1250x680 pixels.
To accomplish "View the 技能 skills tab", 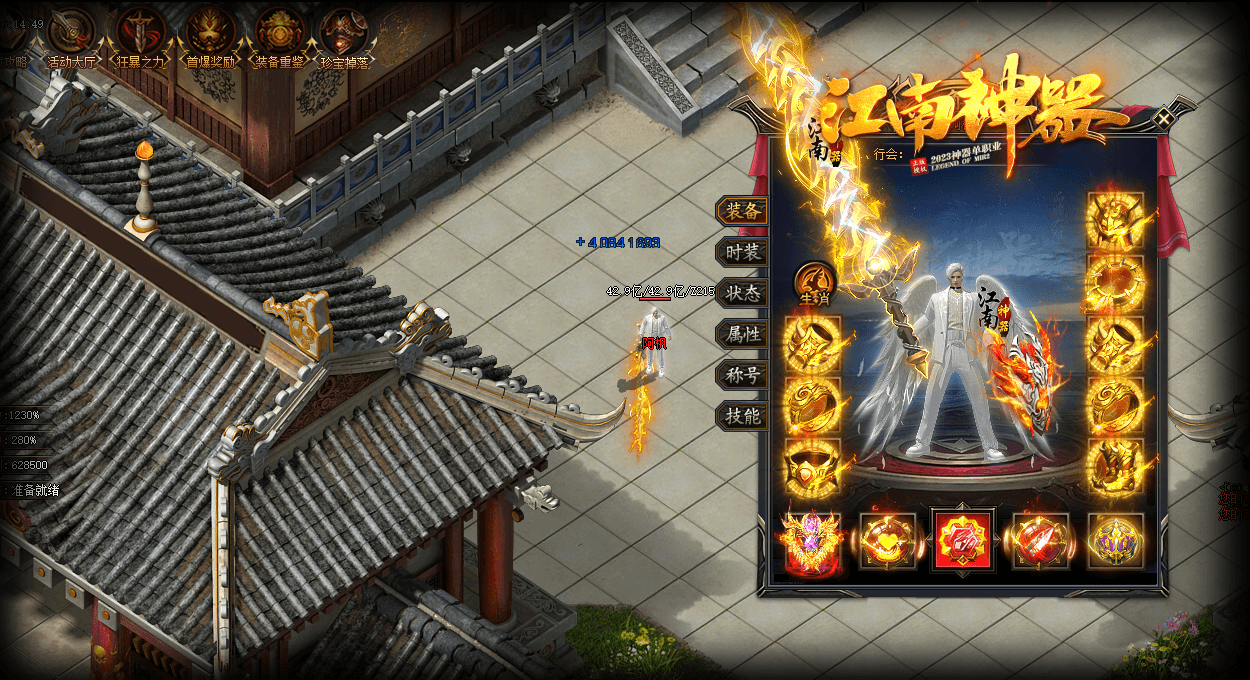I will pos(743,417).
